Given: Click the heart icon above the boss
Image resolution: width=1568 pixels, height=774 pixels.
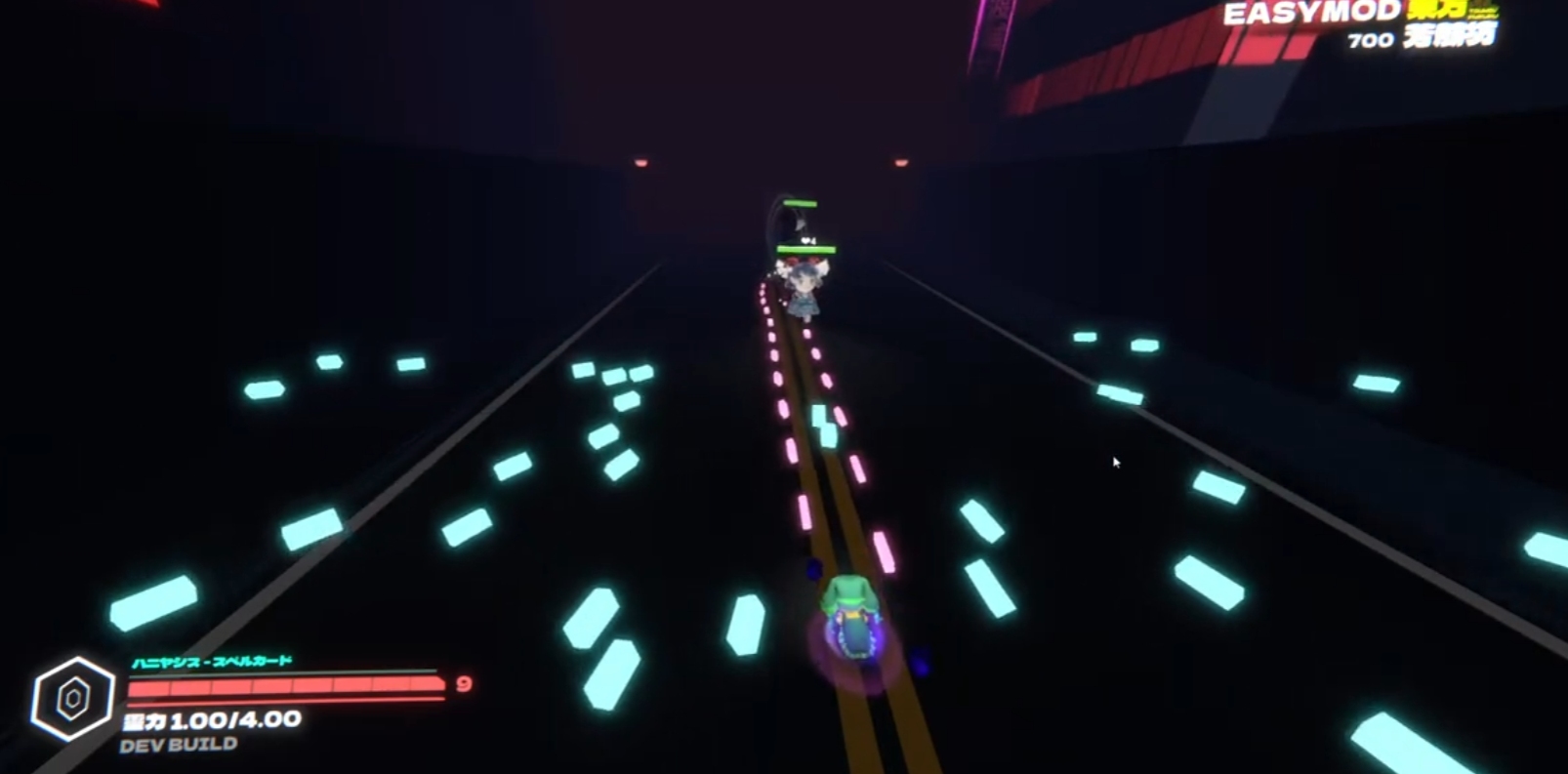Looking at the screenshot, I should pos(806,241).
